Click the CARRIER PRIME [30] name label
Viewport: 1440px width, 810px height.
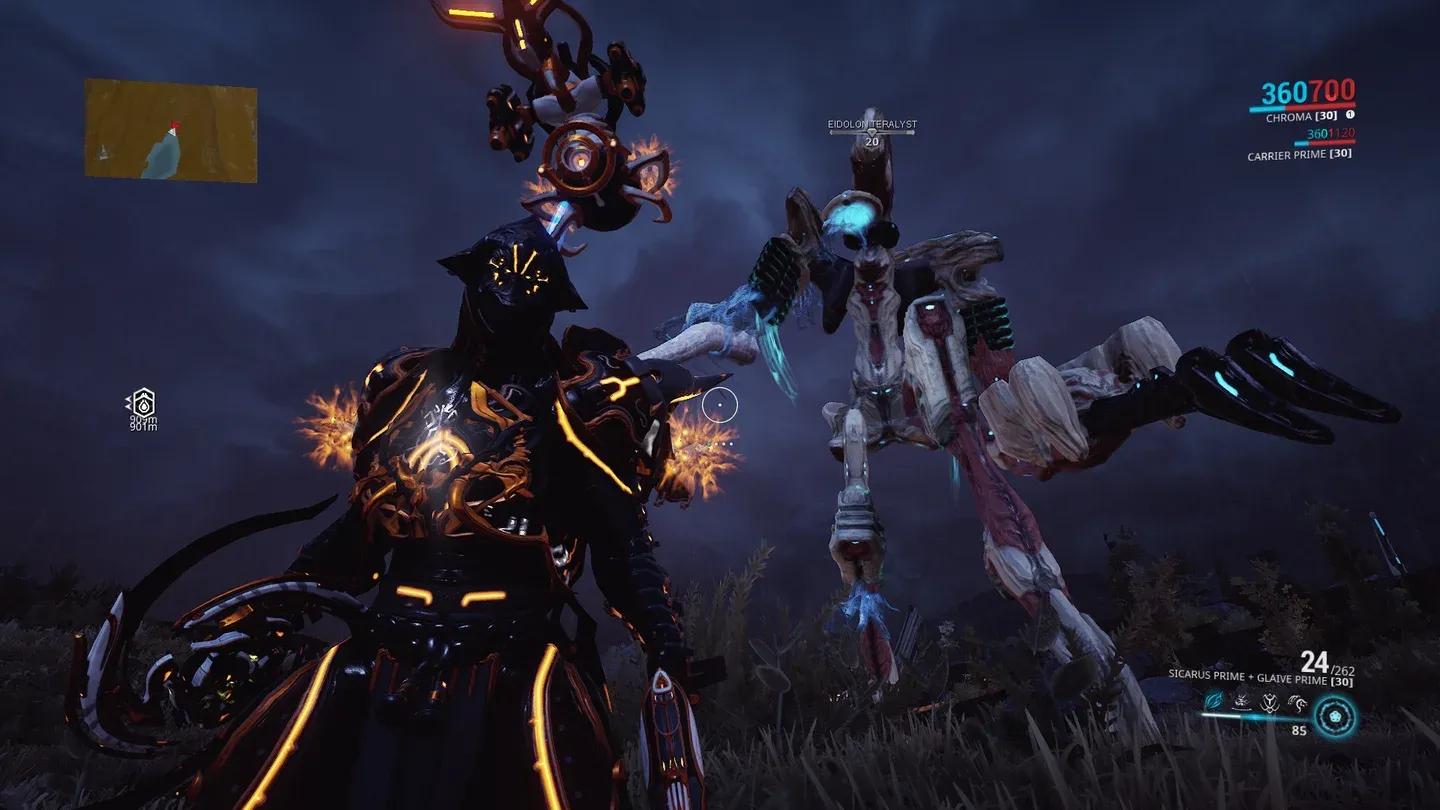pyautogui.click(x=1300, y=155)
